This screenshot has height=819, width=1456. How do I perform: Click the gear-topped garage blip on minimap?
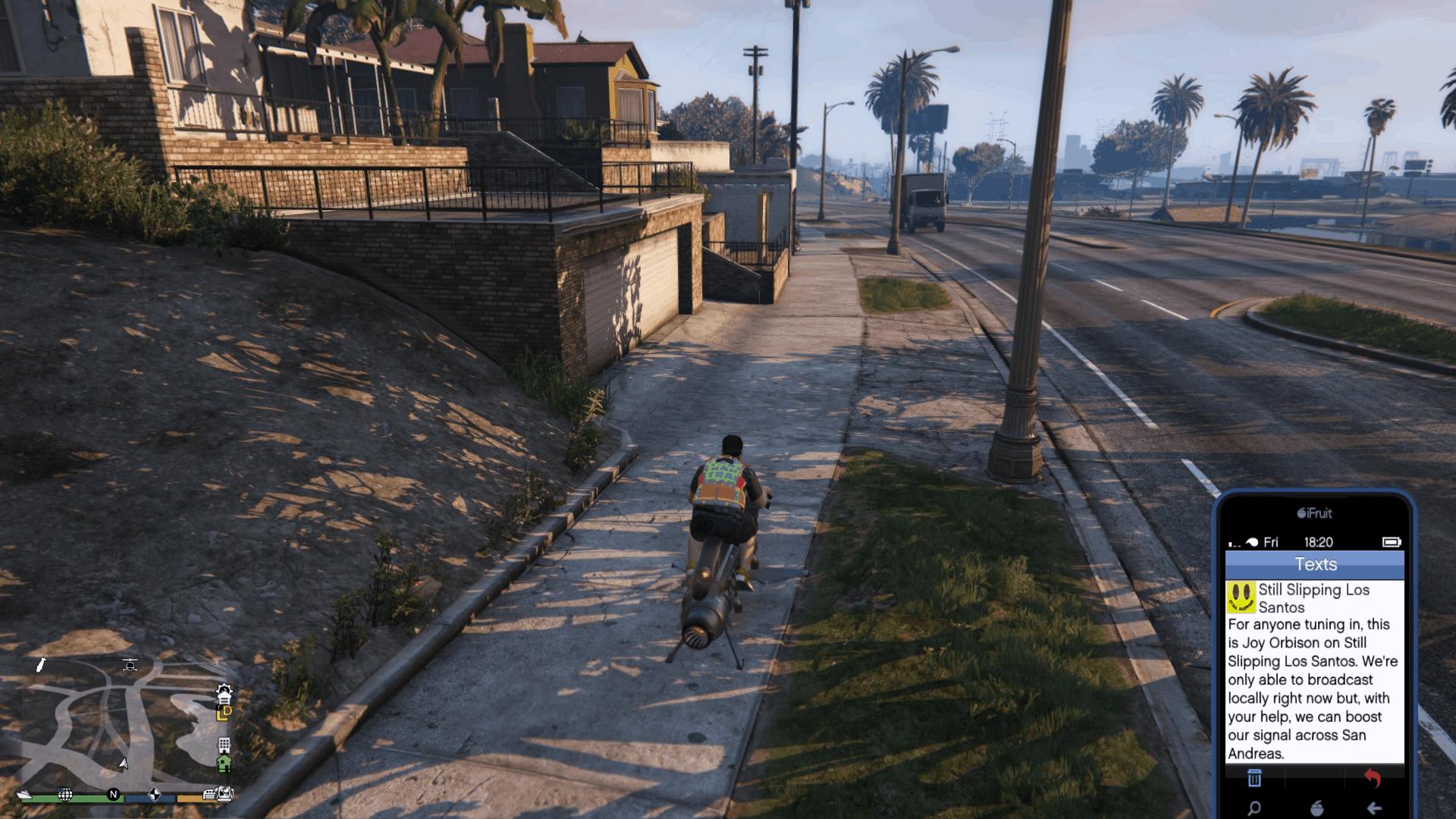[224, 692]
